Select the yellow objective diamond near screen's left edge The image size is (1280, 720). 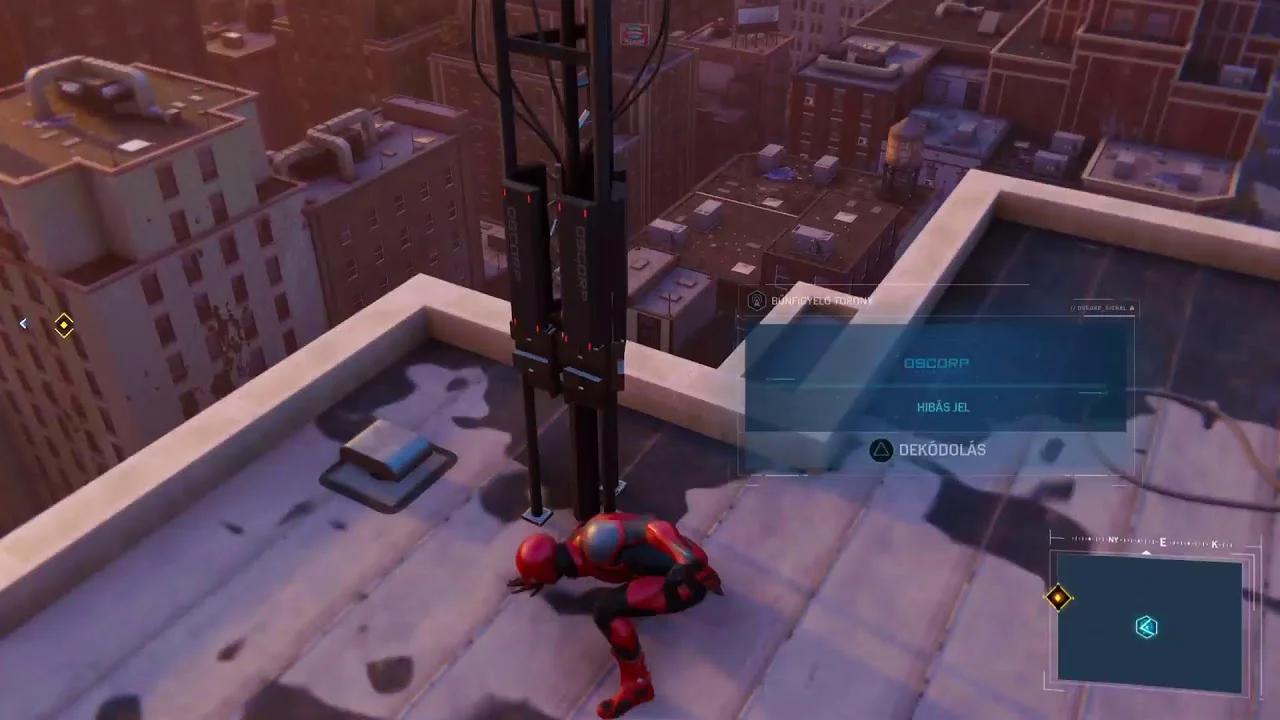pos(63,327)
